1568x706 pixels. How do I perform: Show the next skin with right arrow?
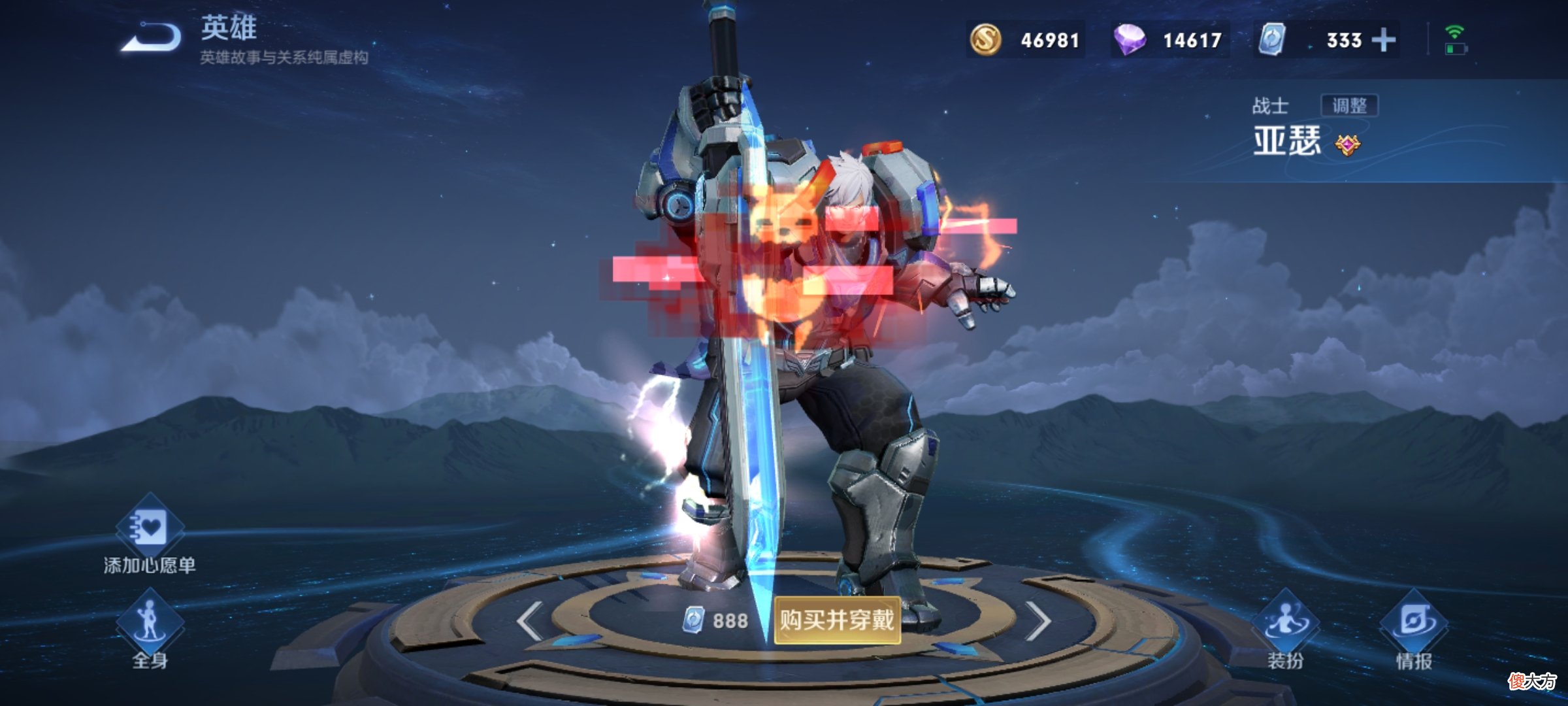(x=1037, y=621)
